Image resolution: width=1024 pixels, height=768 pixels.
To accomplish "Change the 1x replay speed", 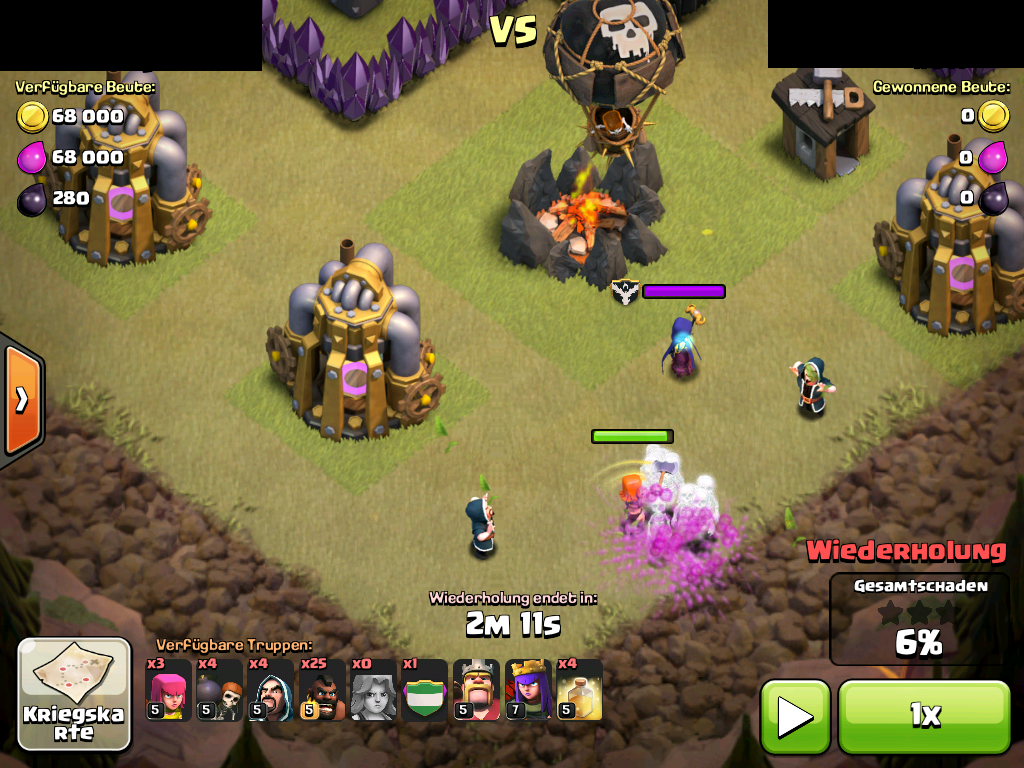I will [924, 716].
